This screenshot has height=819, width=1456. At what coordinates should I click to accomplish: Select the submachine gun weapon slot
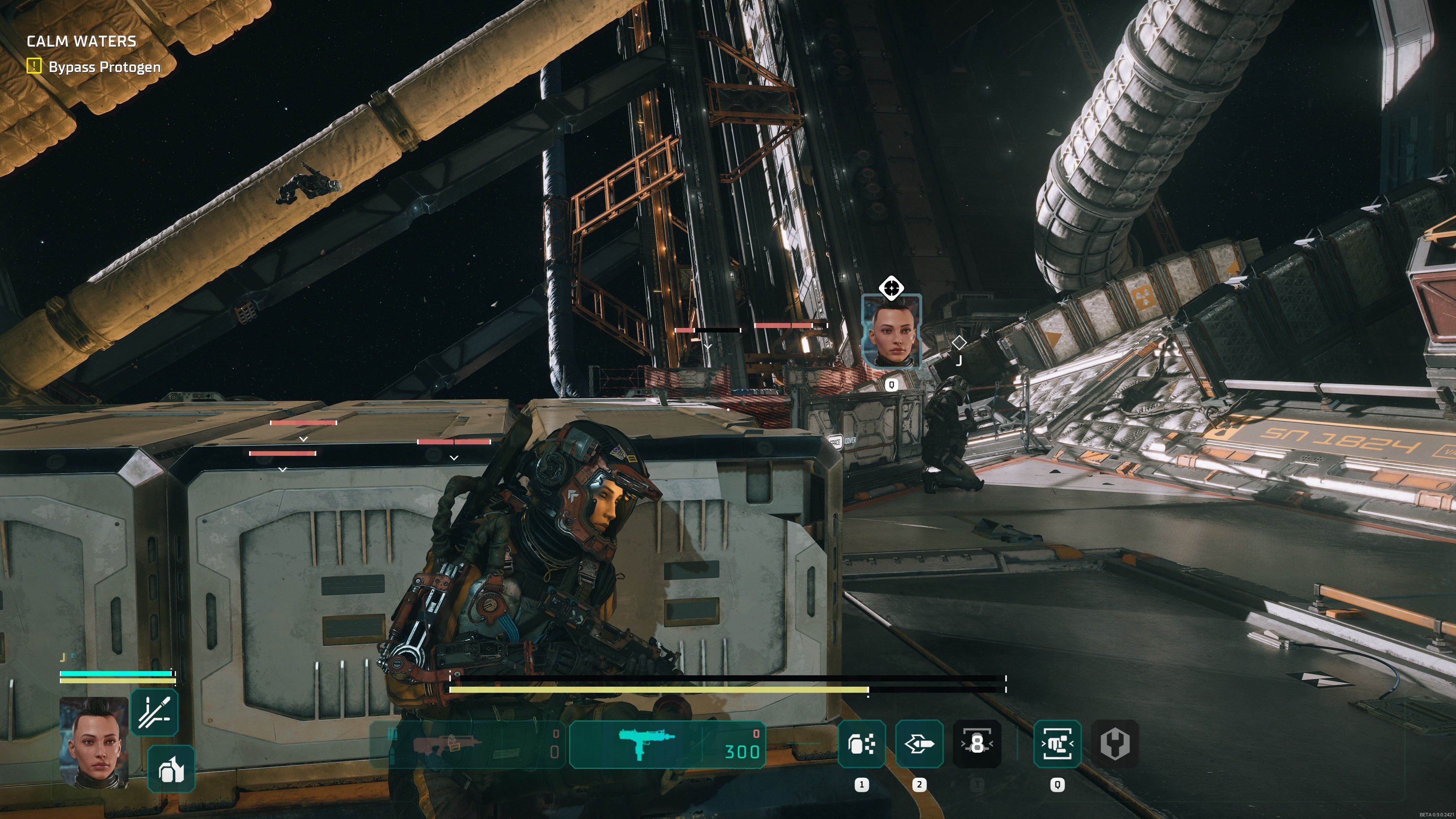click(x=667, y=744)
